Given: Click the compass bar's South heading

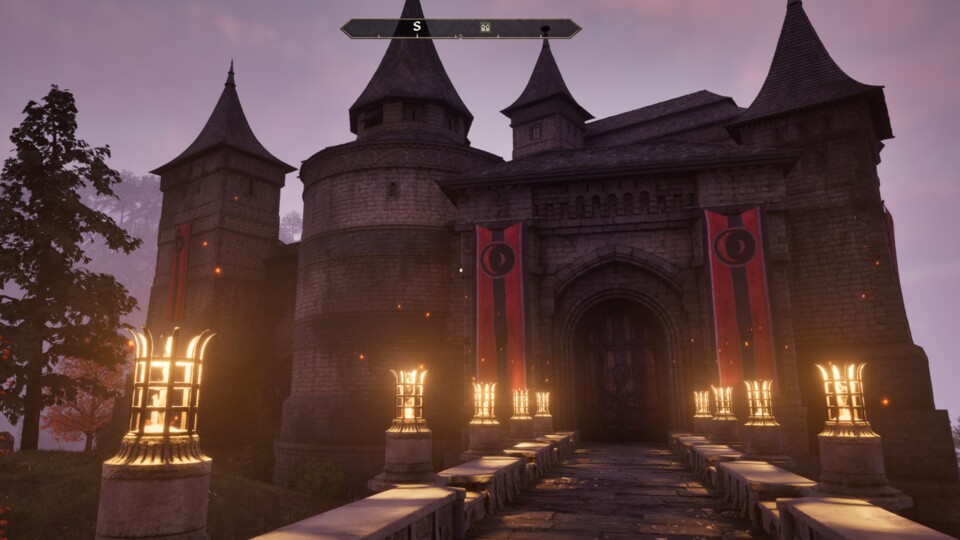Looking at the screenshot, I should coord(417,27).
